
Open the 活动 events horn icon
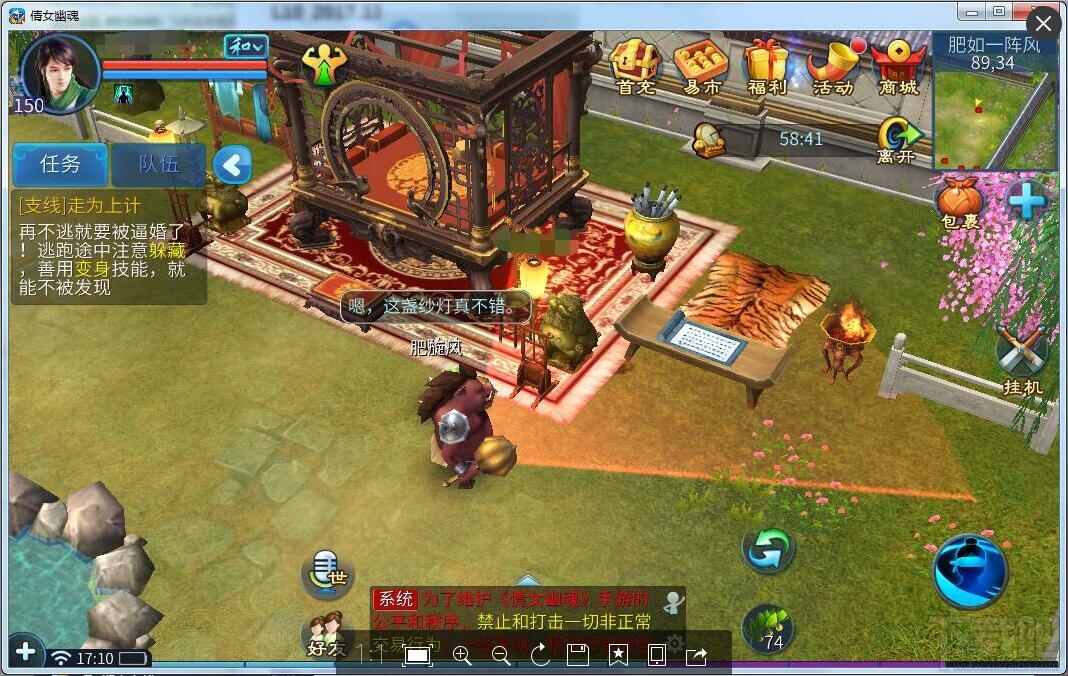pos(833,67)
